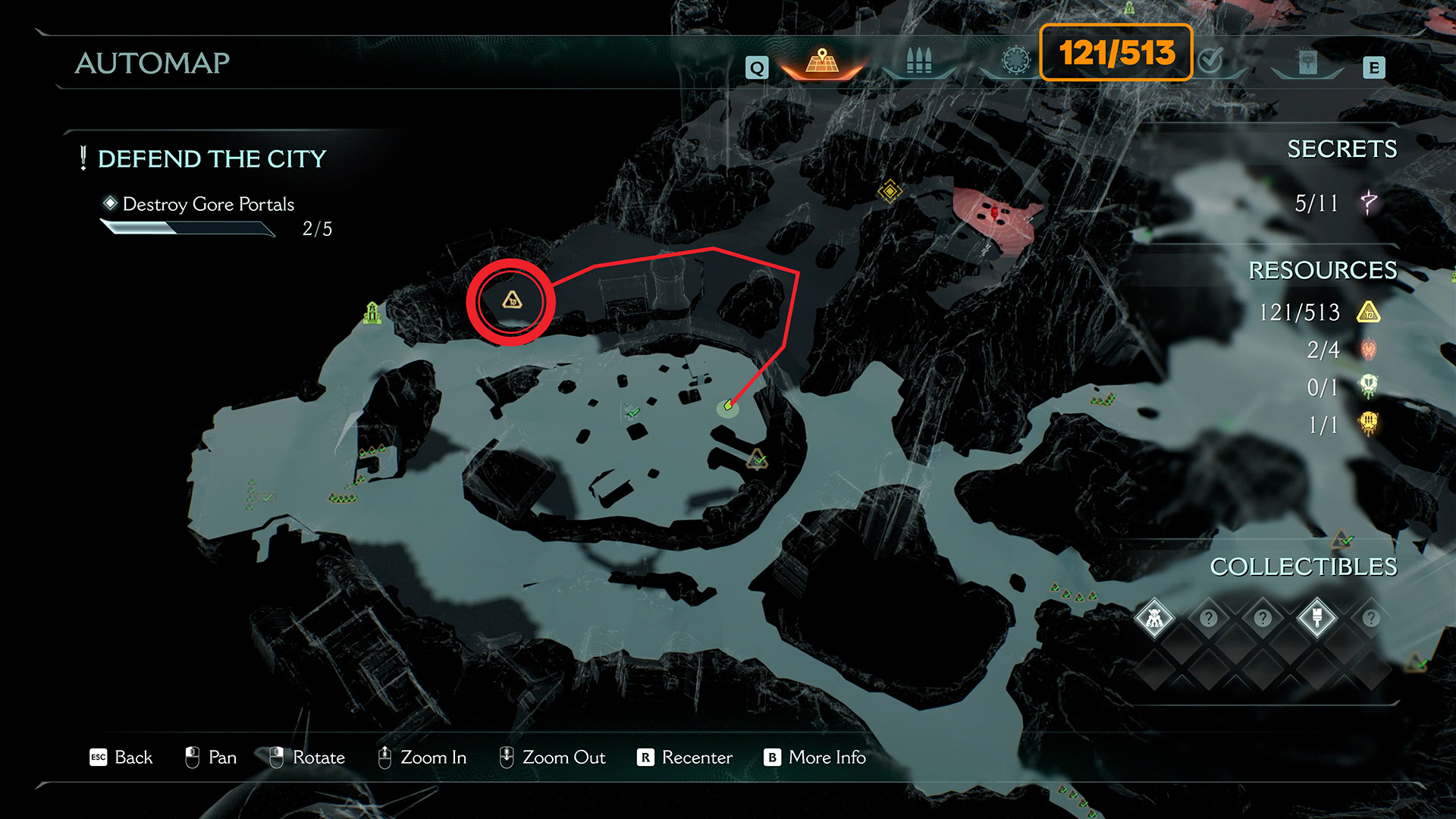Click the yellow diamond objective marker
Screen dimensions: 1456x819
(x=889, y=190)
